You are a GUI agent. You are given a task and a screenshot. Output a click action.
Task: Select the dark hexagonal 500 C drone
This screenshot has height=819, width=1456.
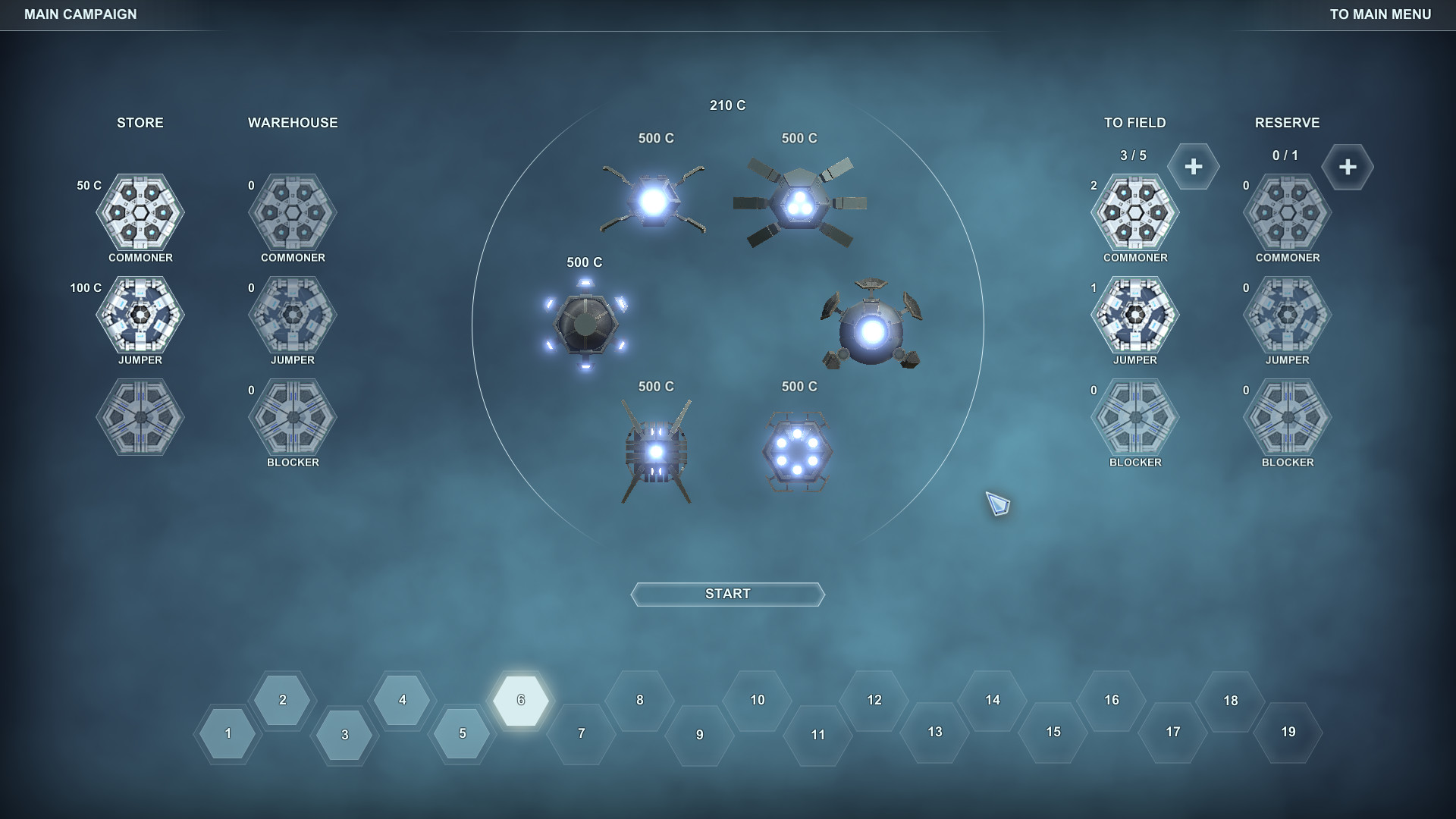(x=585, y=325)
